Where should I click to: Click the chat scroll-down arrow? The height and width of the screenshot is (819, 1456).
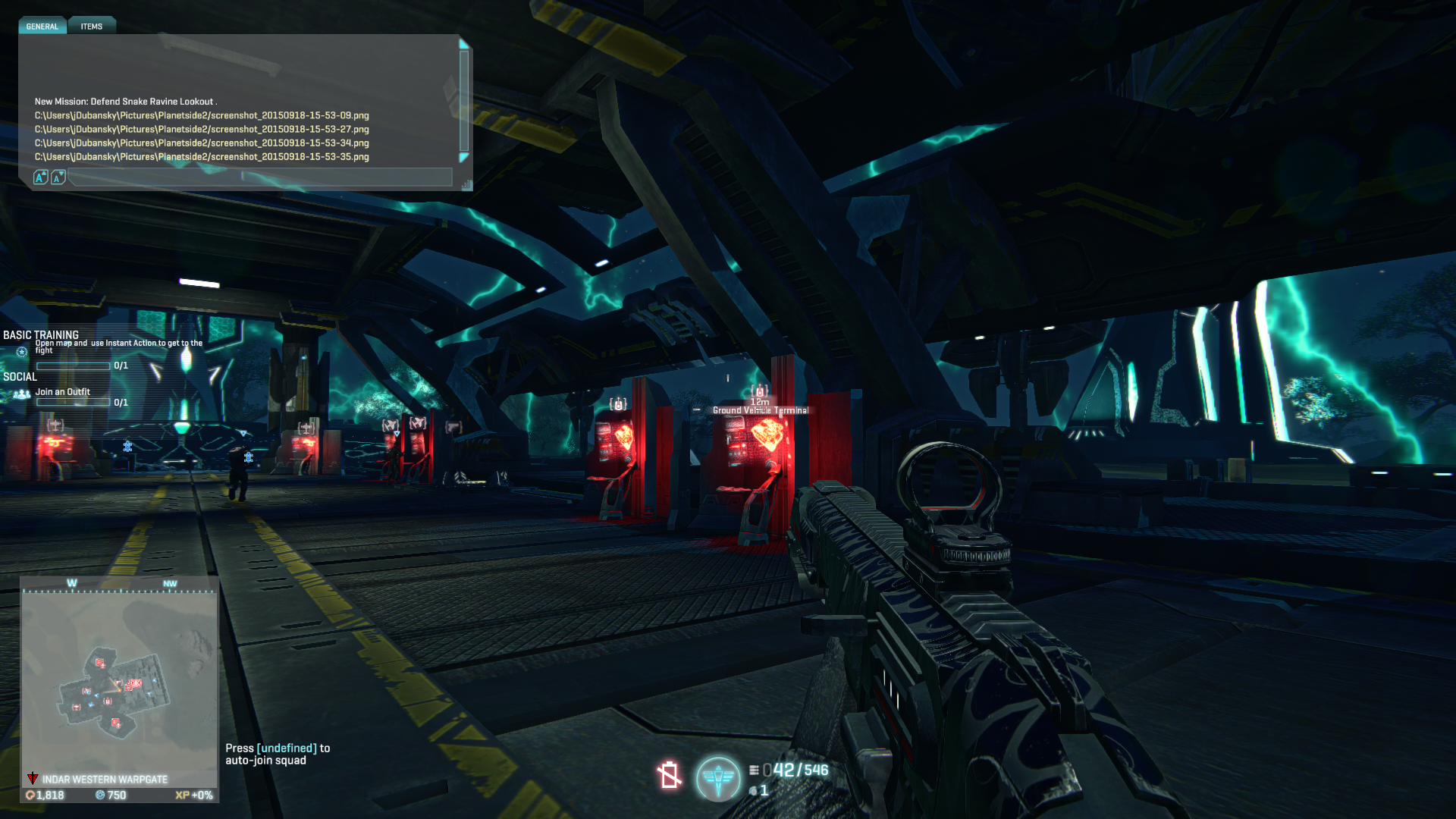464,158
